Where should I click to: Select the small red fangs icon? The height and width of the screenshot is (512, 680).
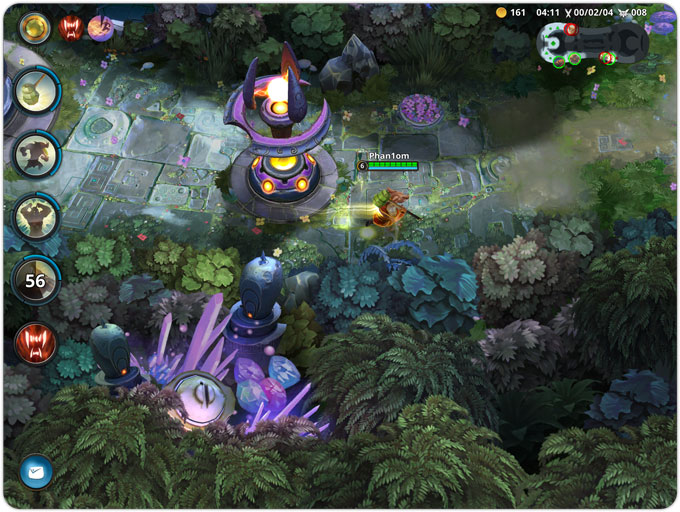point(70,28)
